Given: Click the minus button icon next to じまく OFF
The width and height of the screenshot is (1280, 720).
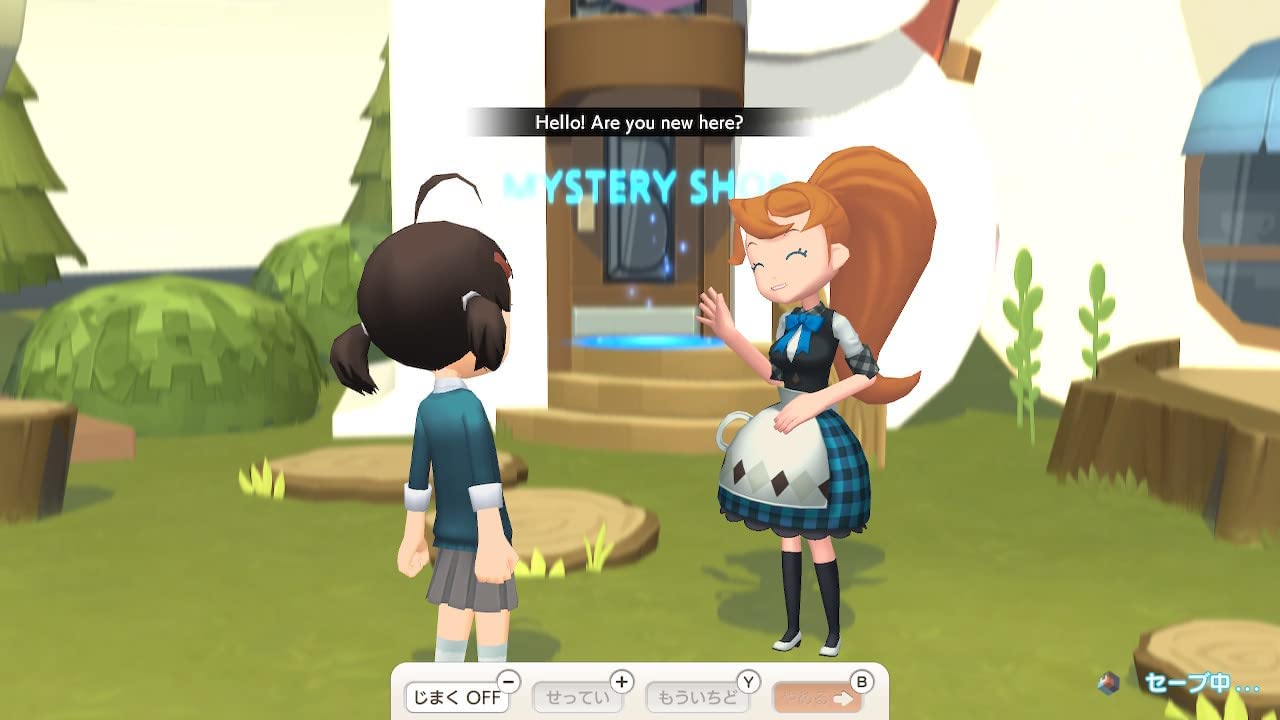Looking at the screenshot, I should click(508, 681).
